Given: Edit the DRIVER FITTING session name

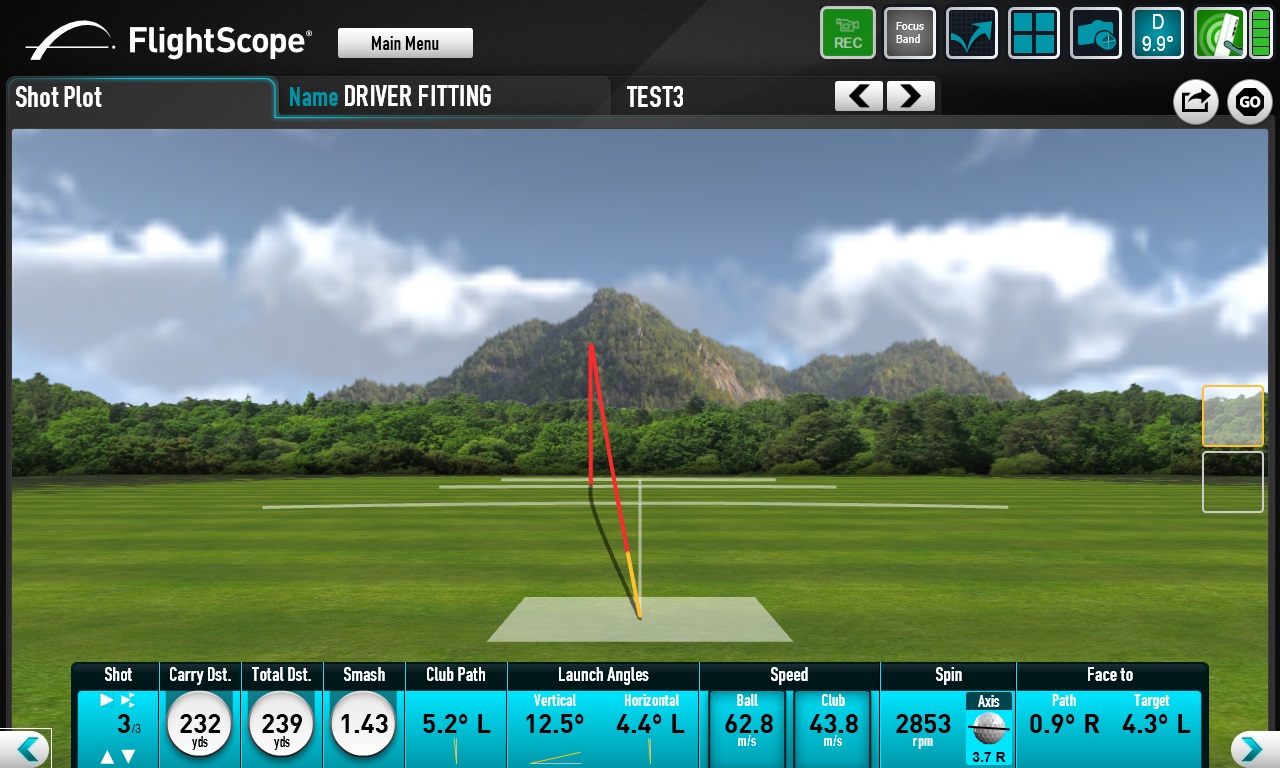Looking at the screenshot, I should click(417, 97).
